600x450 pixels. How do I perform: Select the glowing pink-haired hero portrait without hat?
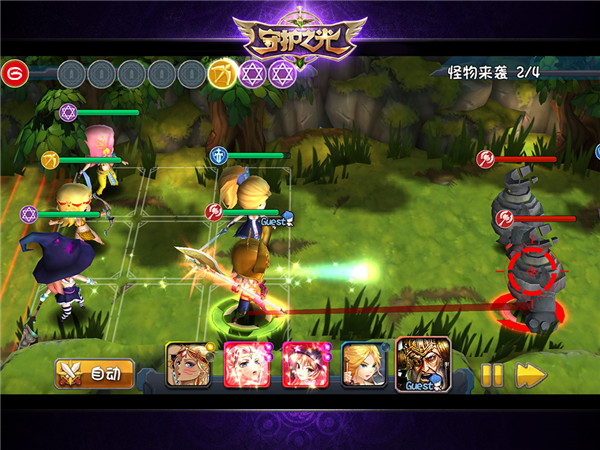245,364
